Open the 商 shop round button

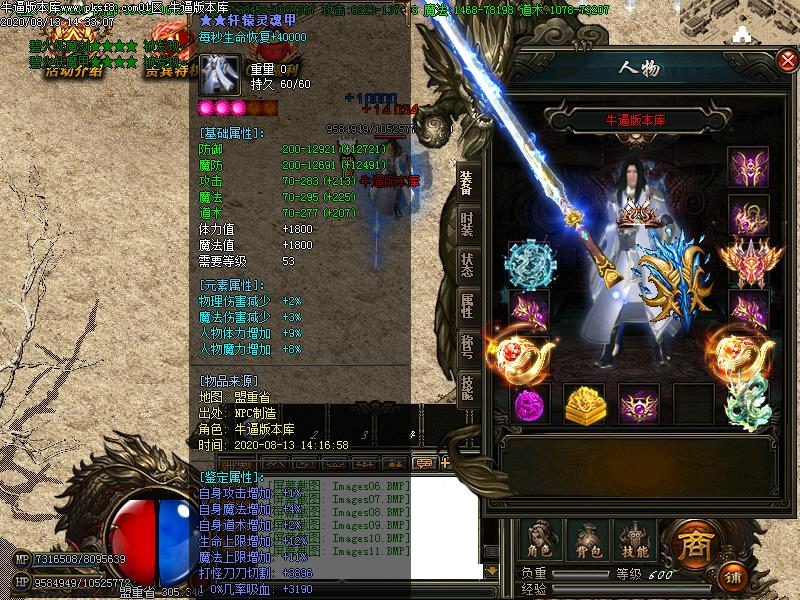692,543
